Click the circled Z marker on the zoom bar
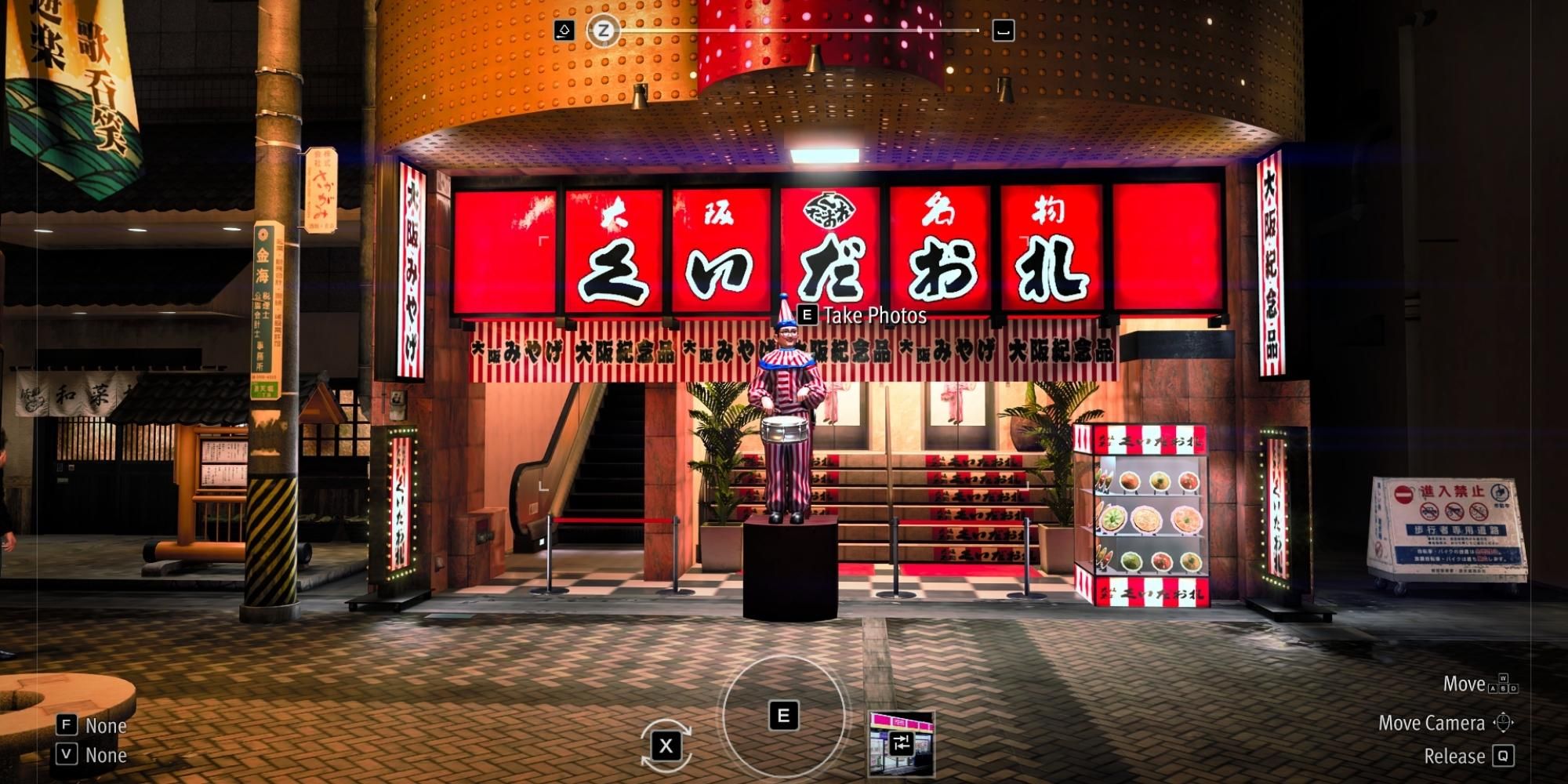 coord(604,31)
